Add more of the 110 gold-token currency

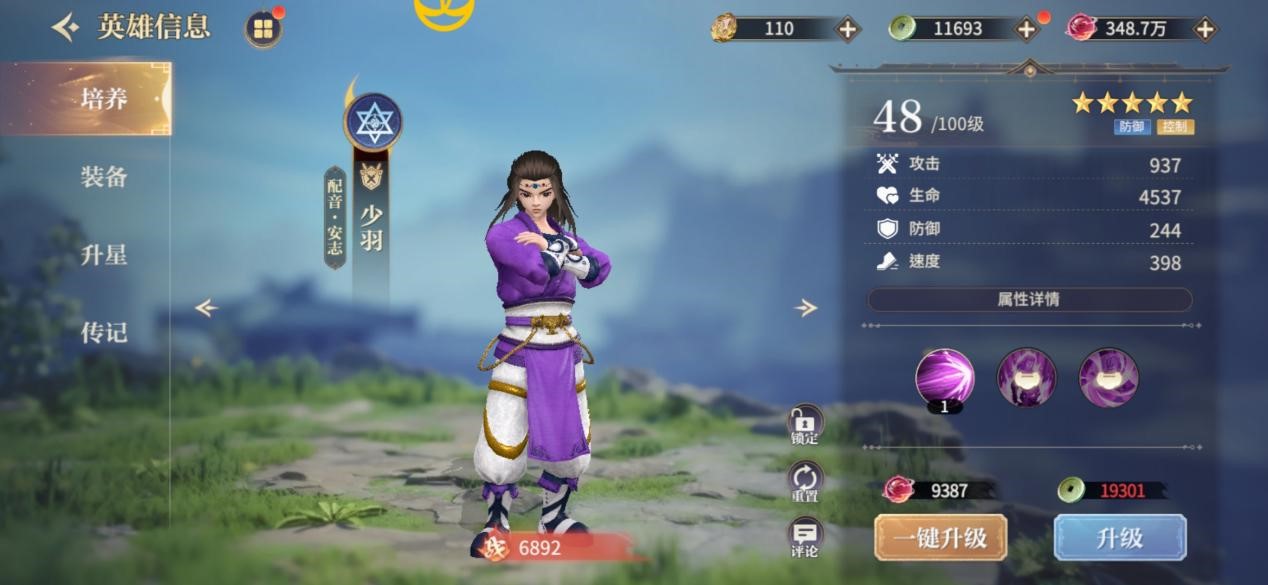coord(847,29)
